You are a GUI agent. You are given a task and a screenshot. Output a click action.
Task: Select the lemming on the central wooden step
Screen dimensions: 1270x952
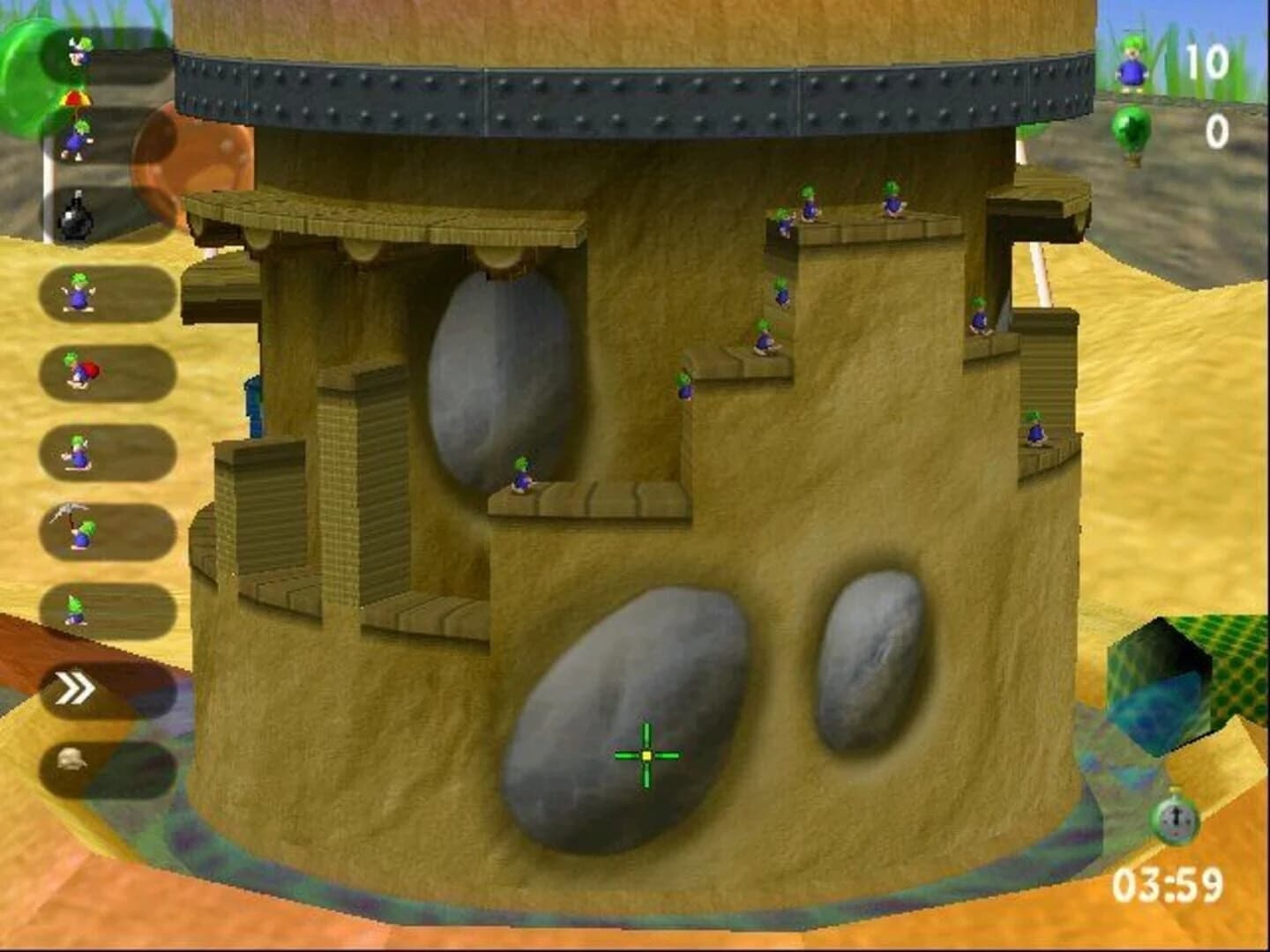(522, 476)
